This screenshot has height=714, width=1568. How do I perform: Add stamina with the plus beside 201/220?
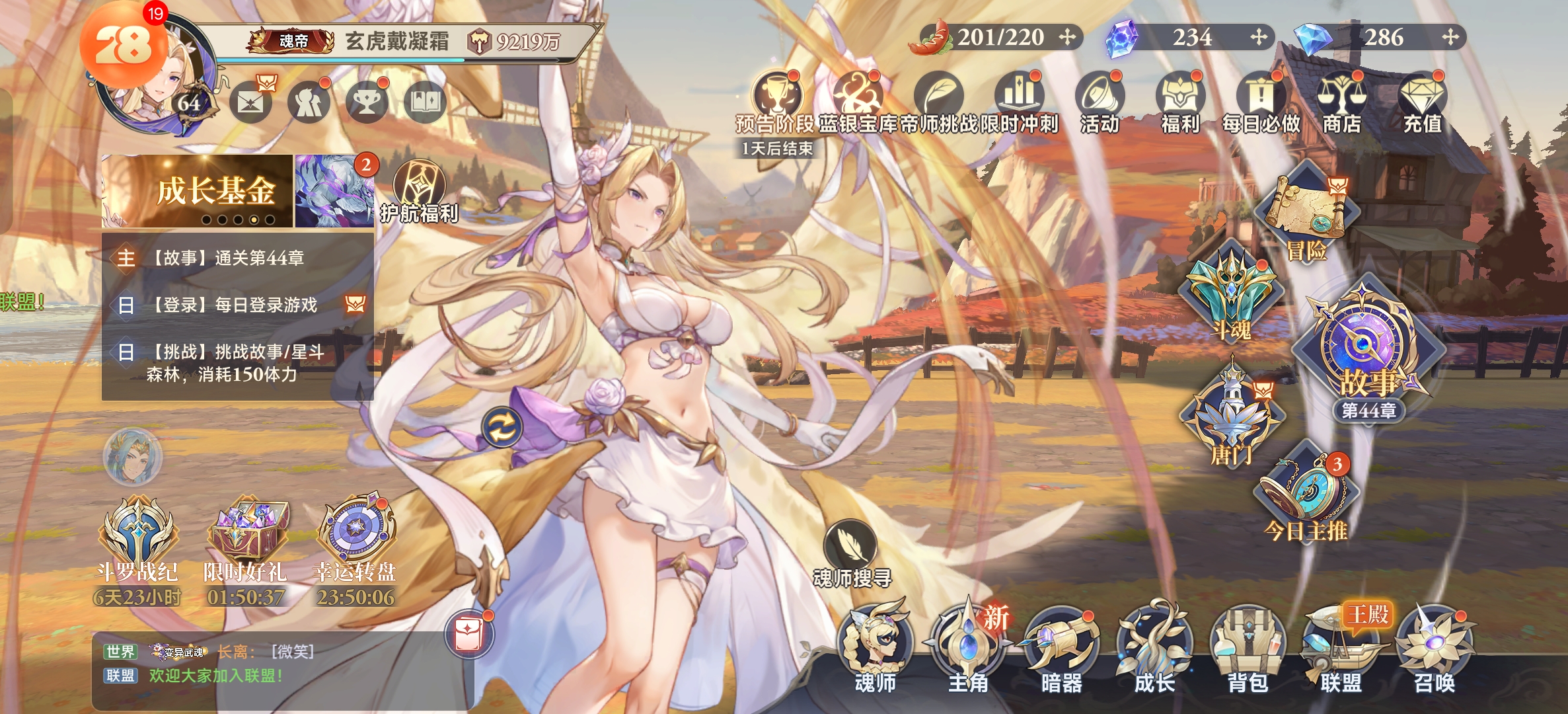tap(1067, 37)
